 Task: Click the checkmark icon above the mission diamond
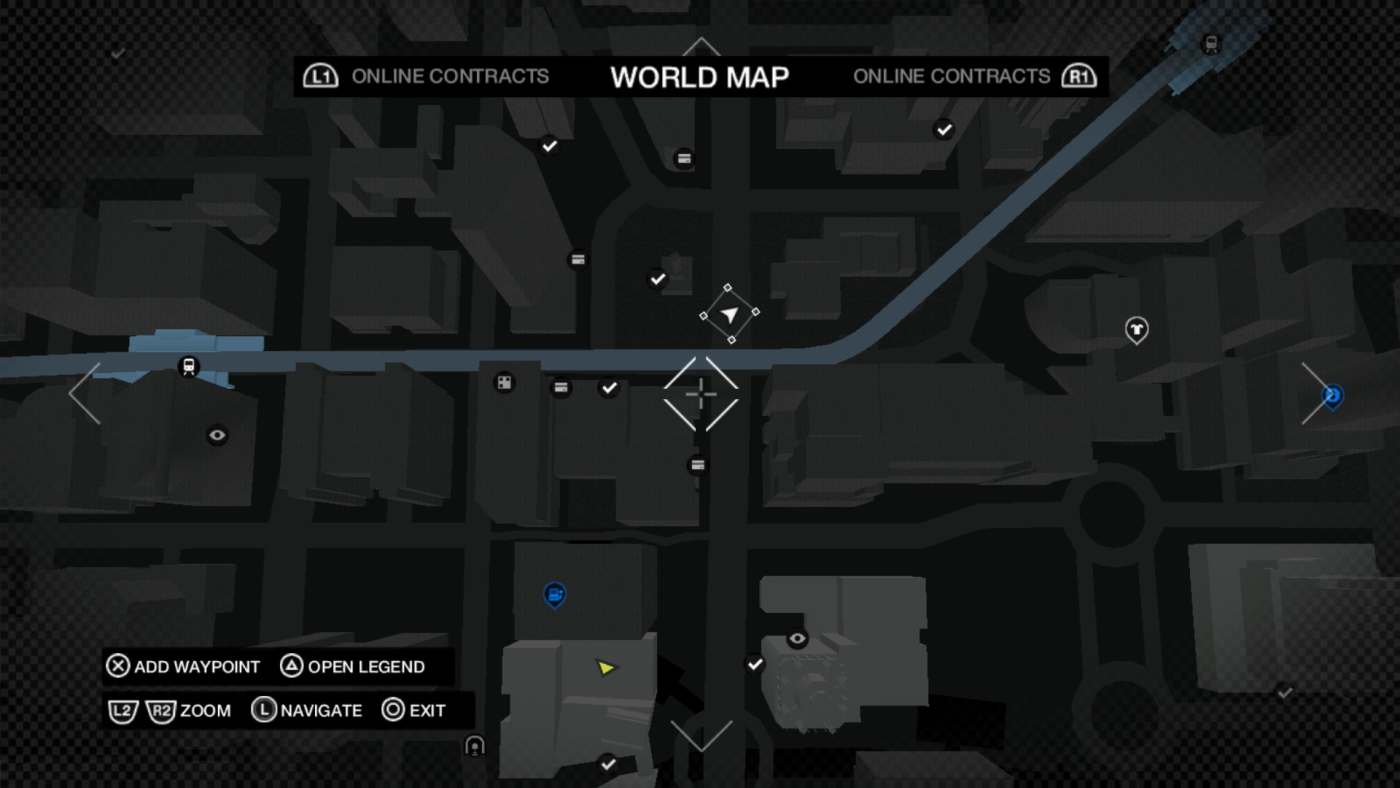tap(657, 279)
